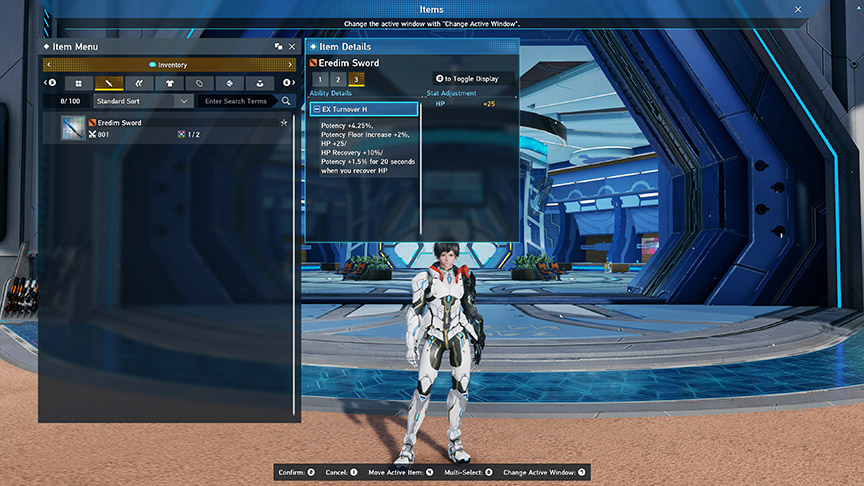Click the Enter Search Terms field
864x486 pixels.
pyautogui.click(x=237, y=101)
